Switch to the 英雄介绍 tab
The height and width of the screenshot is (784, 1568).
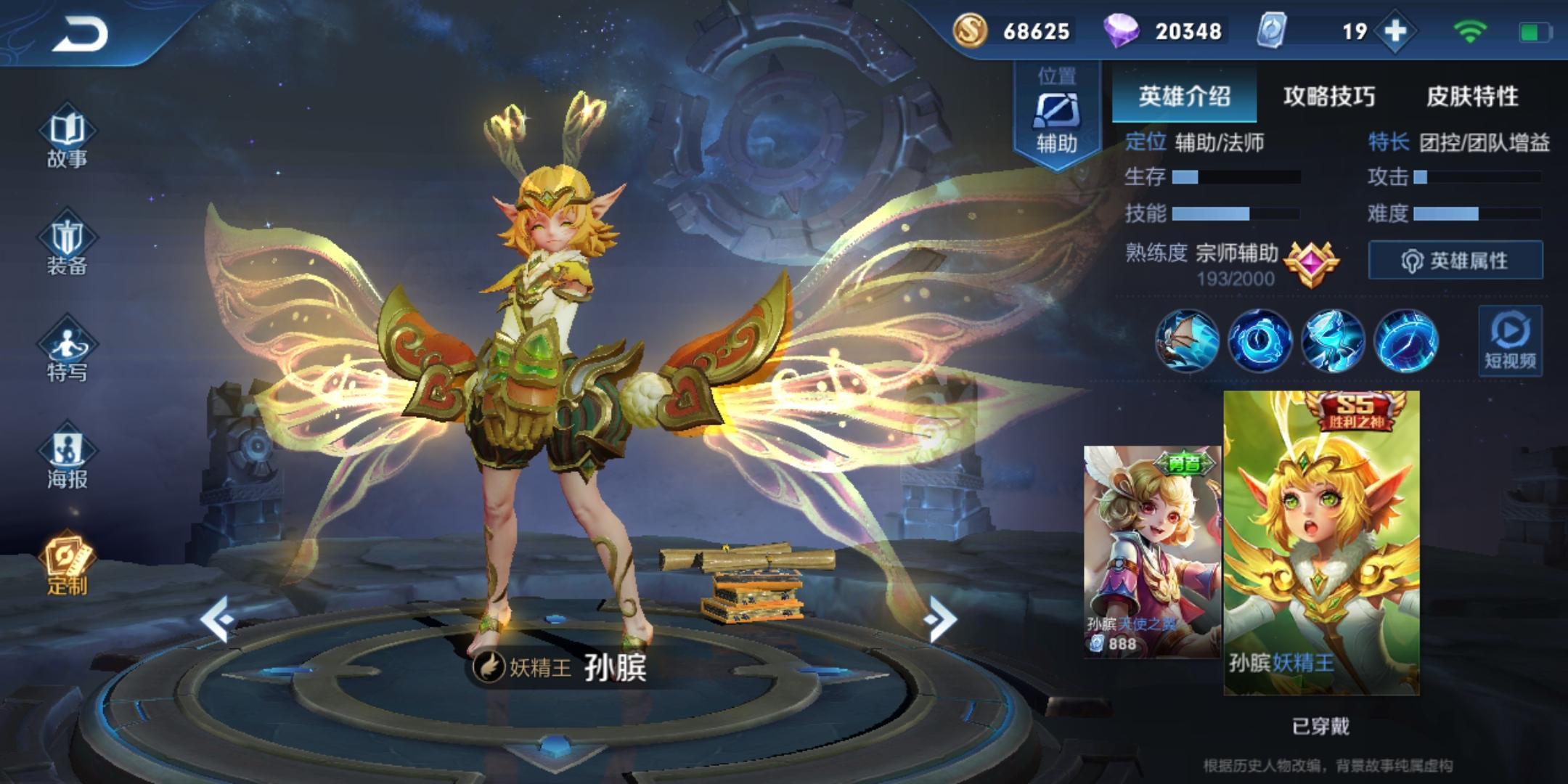(1184, 96)
